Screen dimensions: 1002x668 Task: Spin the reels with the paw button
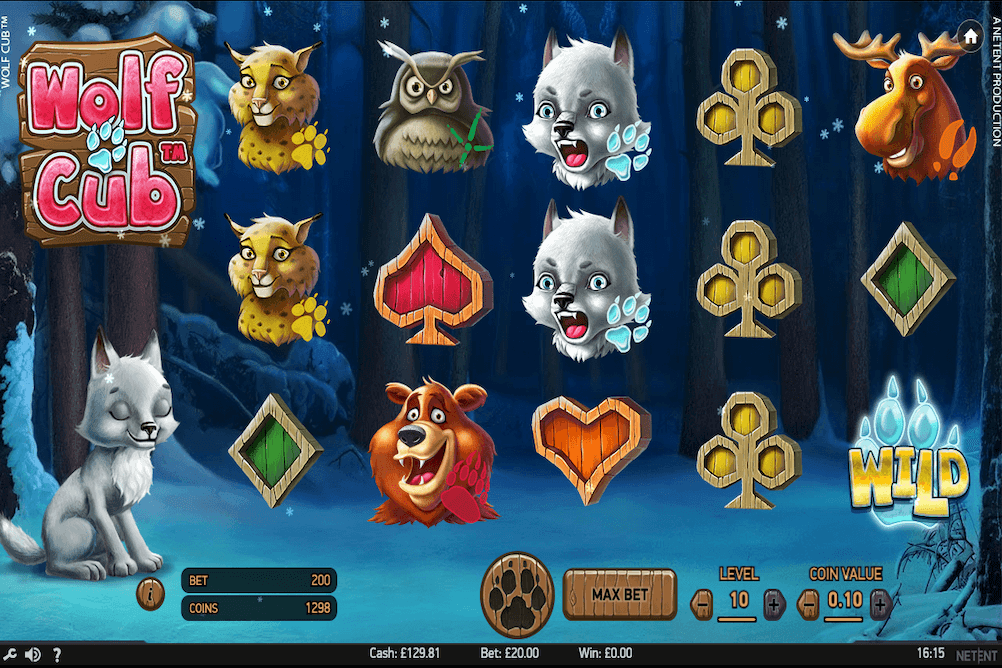(x=516, y=595)
